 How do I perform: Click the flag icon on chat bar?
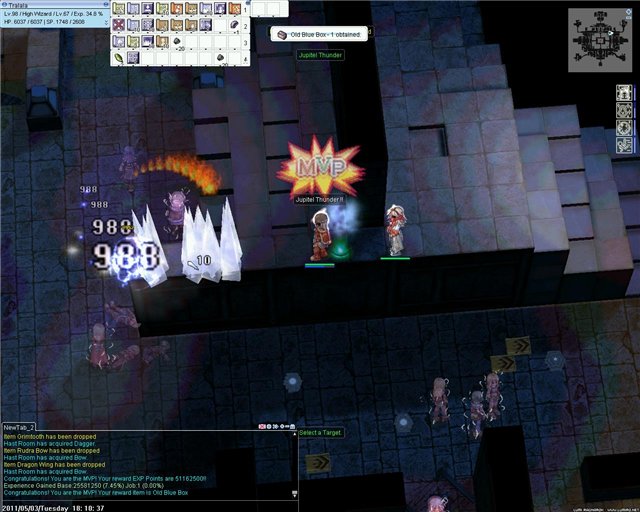point(263,426)
